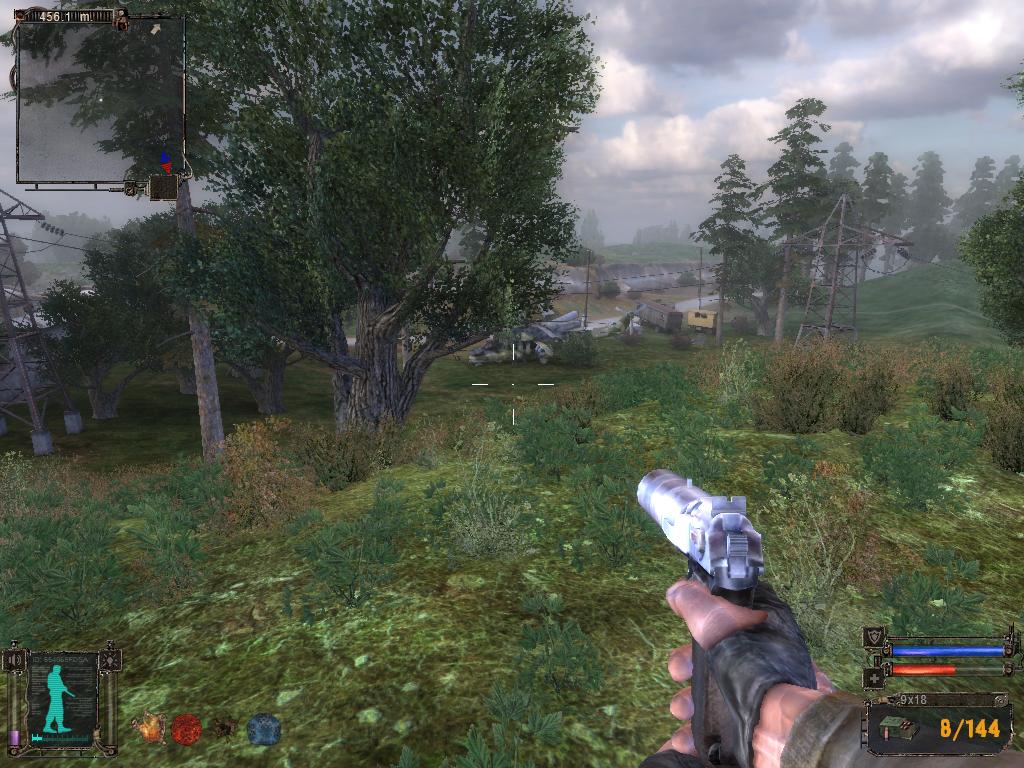Click the visibility sun indicator icon
The height and width of the screenshot is (768, 1024).
coord(110,661)
